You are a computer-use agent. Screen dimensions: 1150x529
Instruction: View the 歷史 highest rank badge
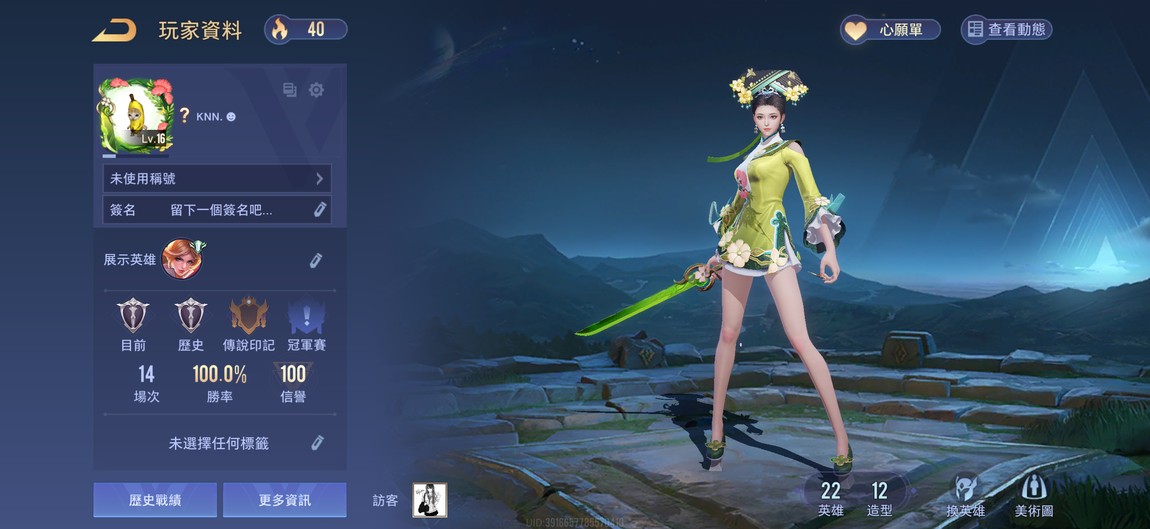pos(191,318)
